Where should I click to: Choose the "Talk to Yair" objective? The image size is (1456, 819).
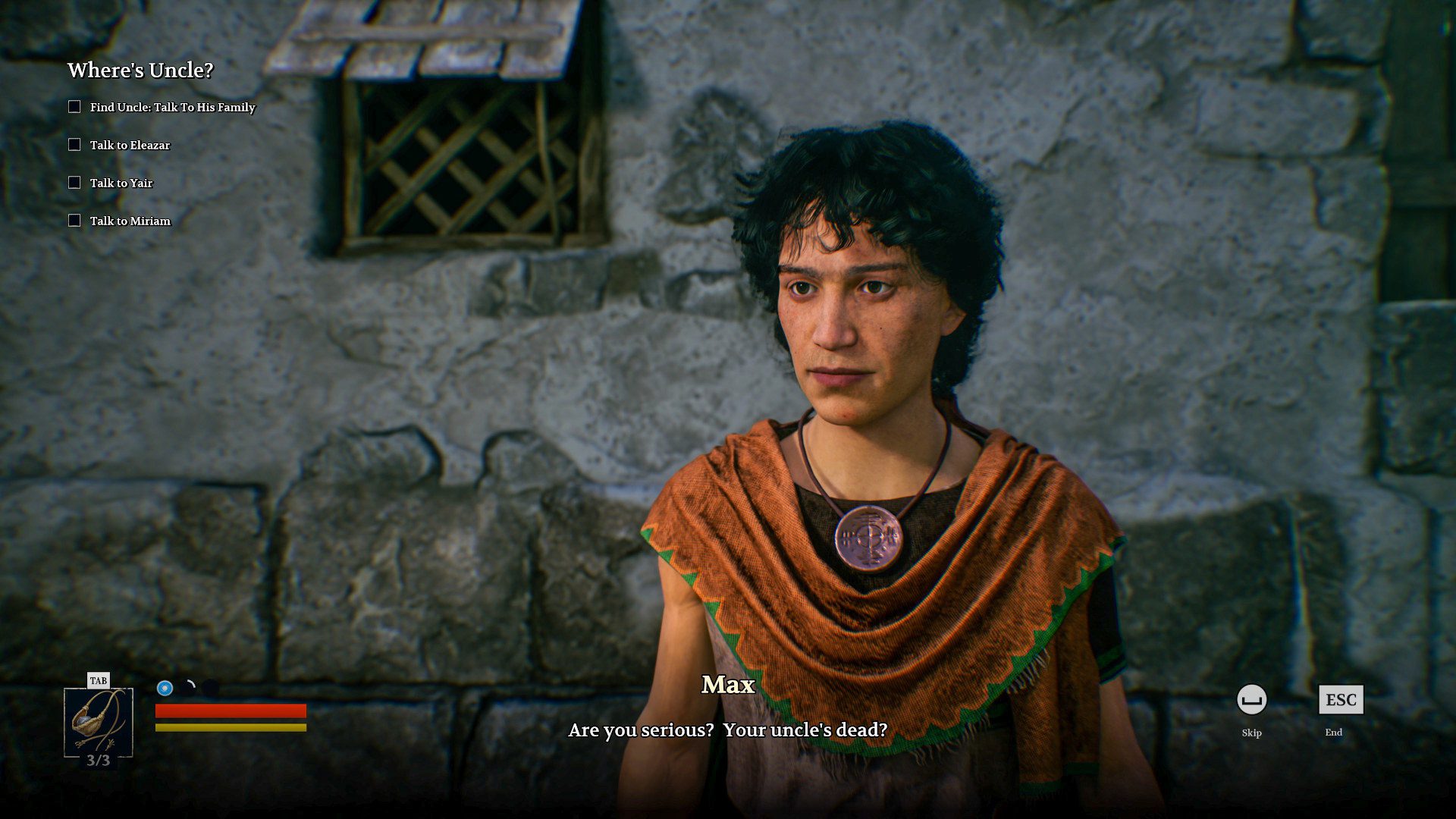coord(121,184)
